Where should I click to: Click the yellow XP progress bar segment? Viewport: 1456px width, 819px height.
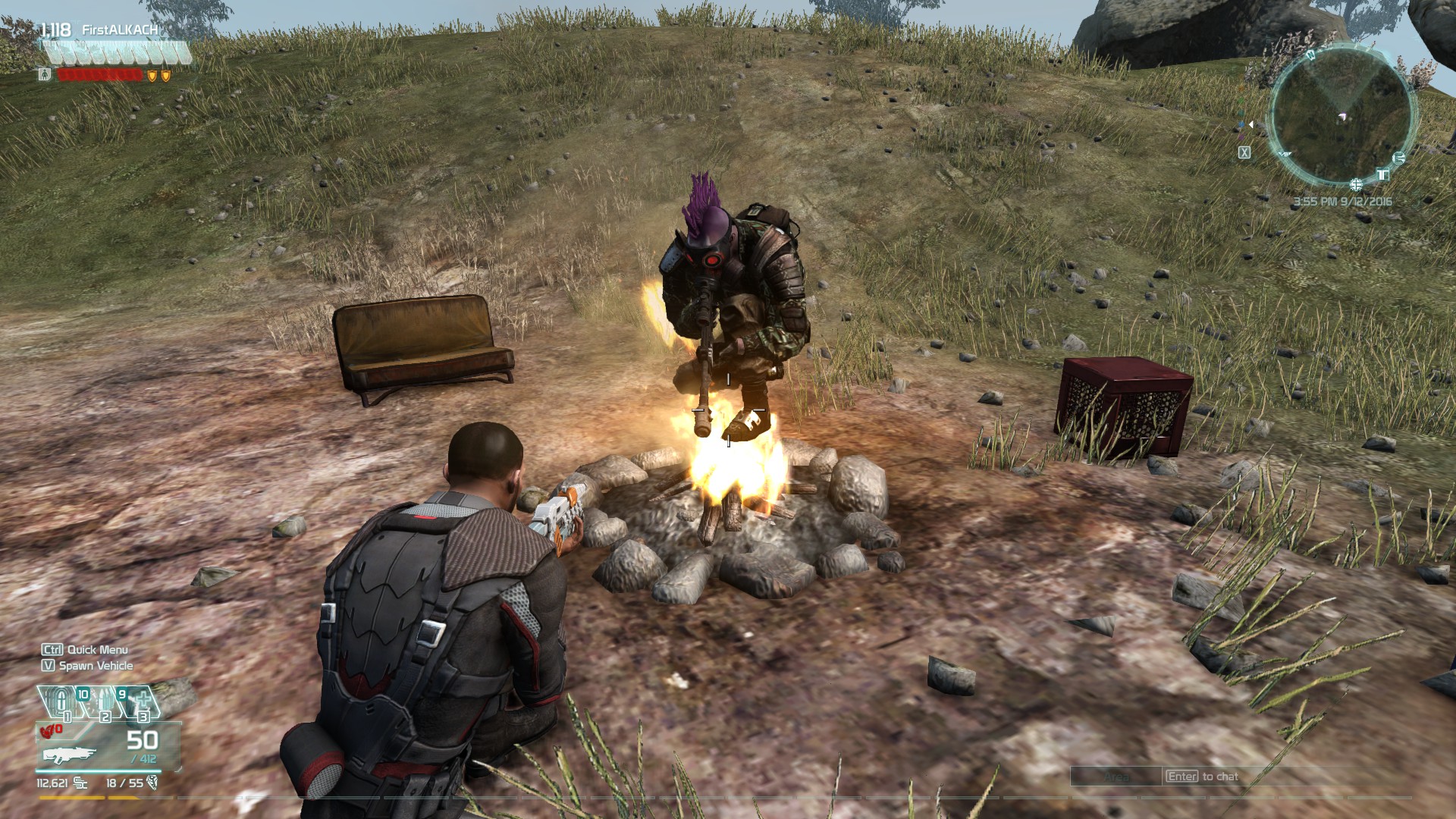pyautogui.click(x=70, y=798)
